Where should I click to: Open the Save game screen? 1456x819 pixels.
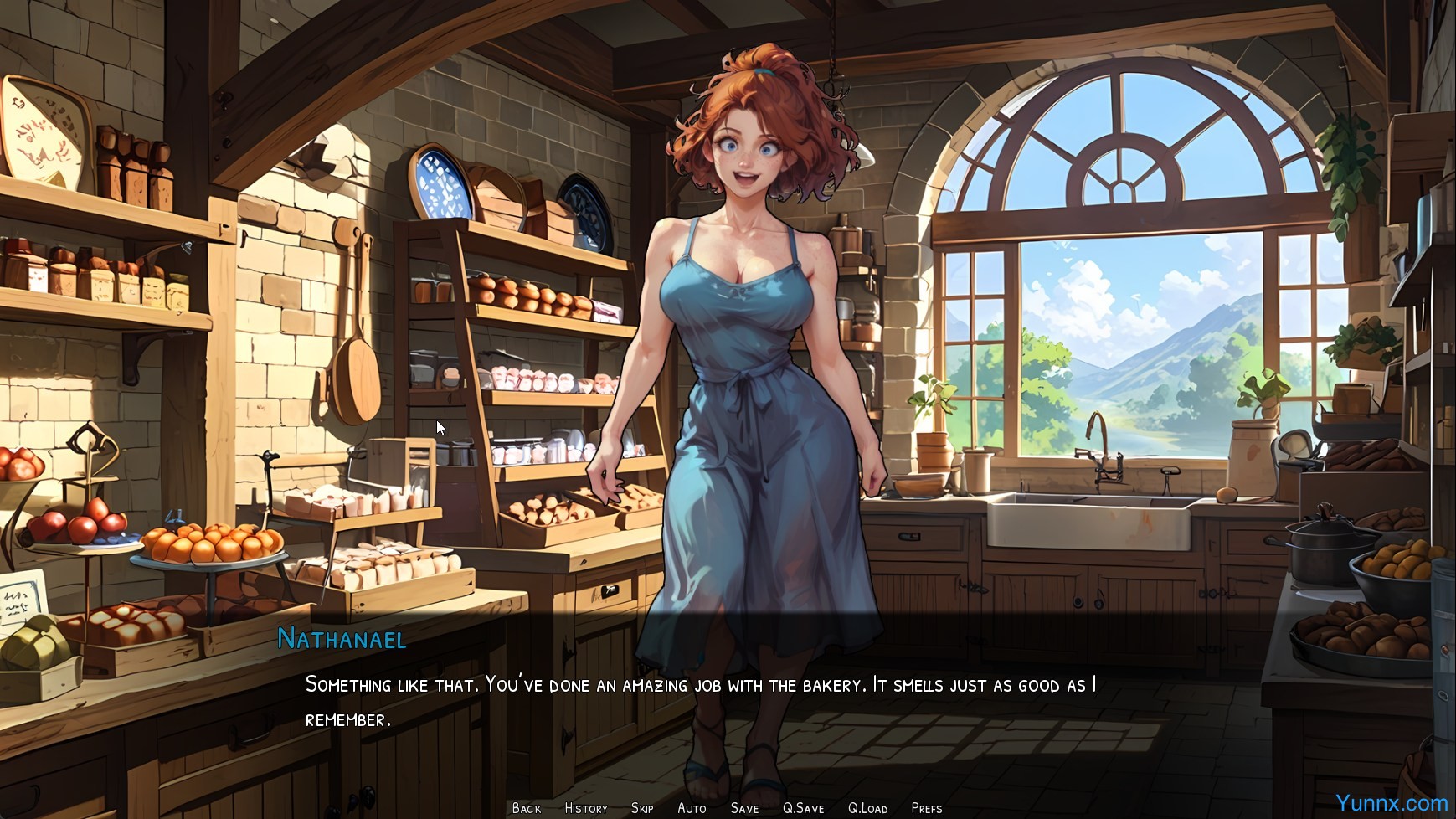tap(744, 808)
